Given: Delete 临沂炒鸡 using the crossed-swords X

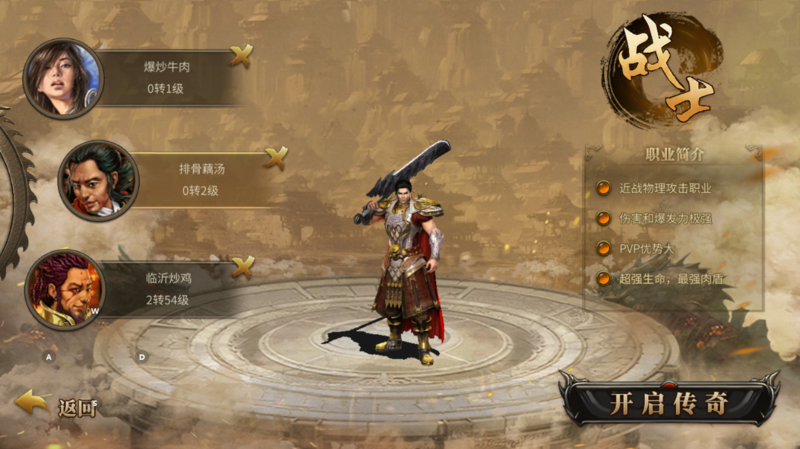Looking at the screenshot, I should tap(242, 266).
